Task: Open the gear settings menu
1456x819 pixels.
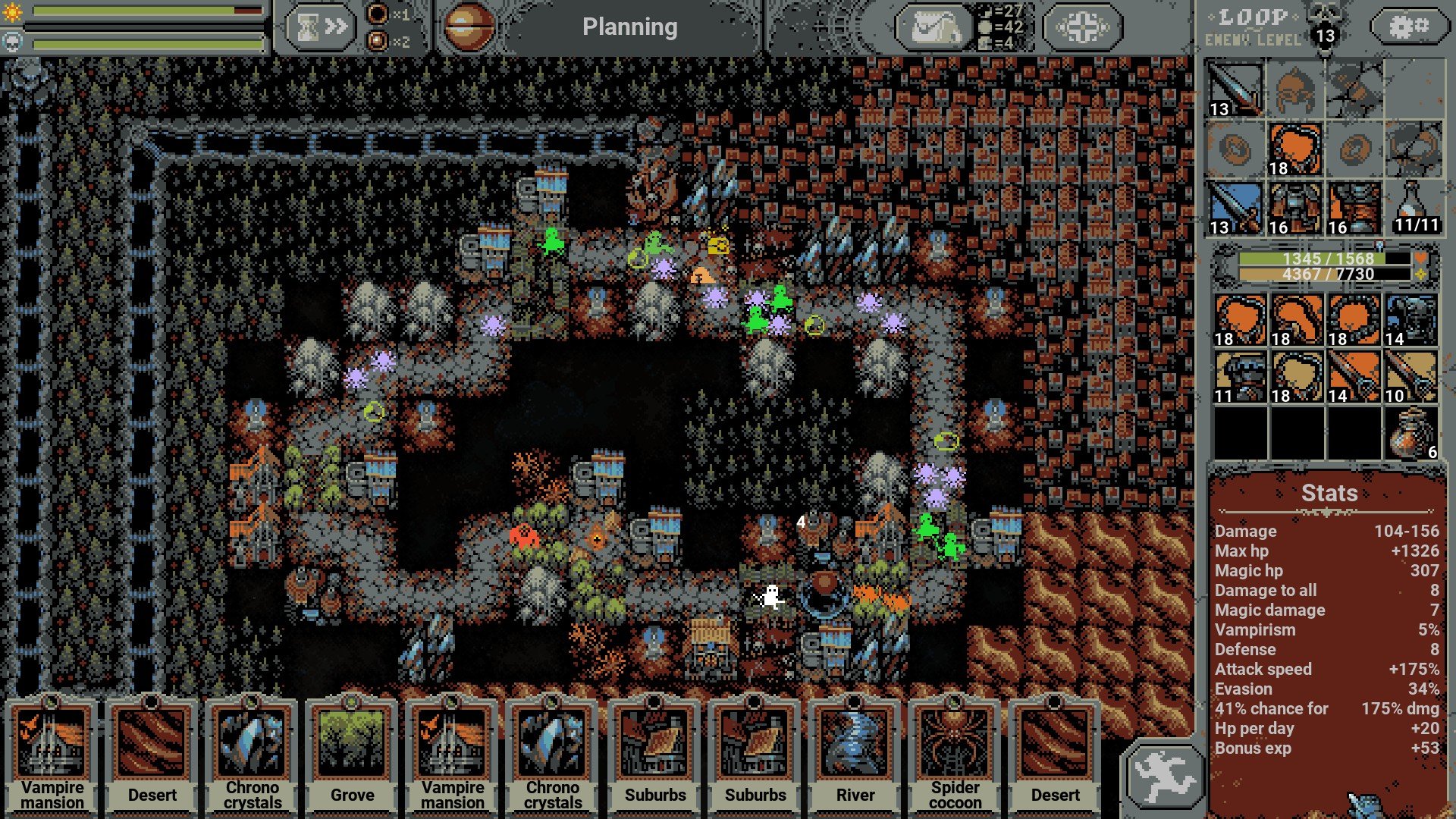Action: coord(1408,27)
